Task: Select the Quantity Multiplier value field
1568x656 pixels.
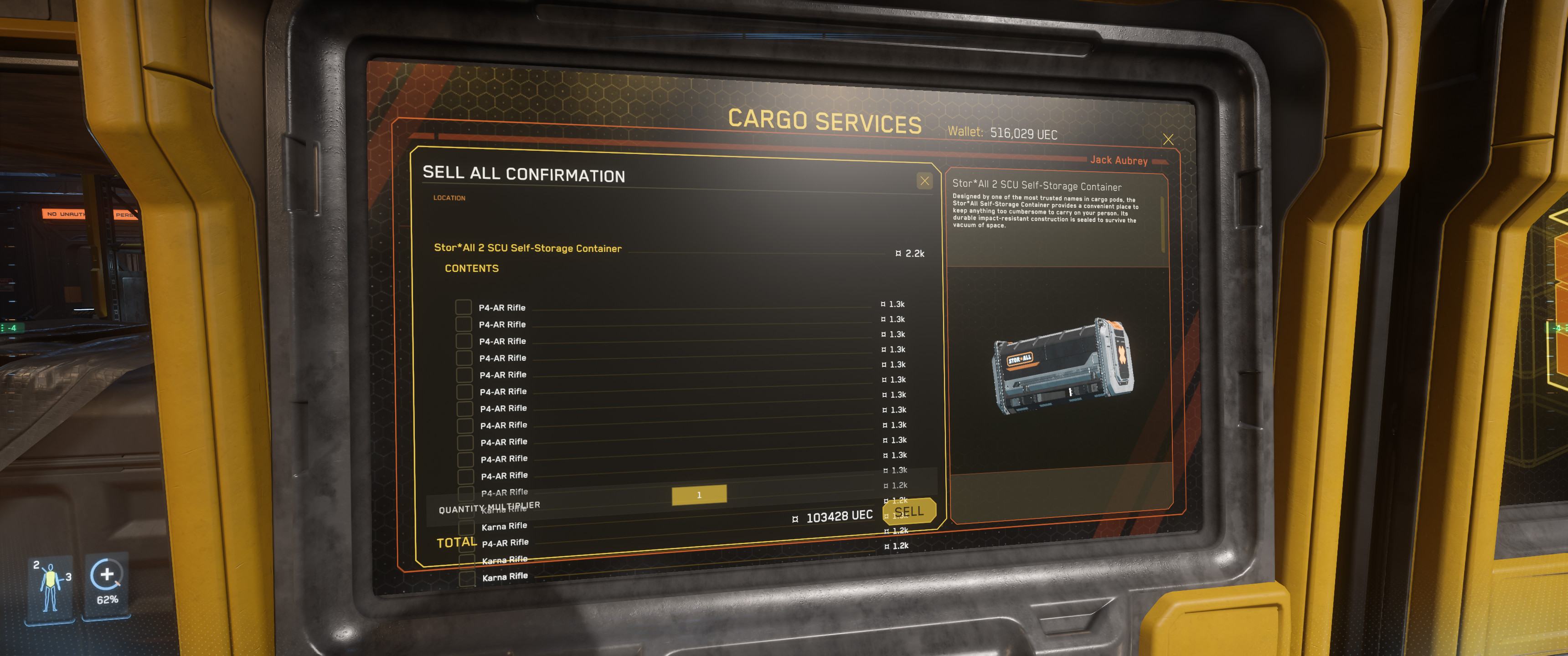Action: pyautogui.click(x=699, y=495)
